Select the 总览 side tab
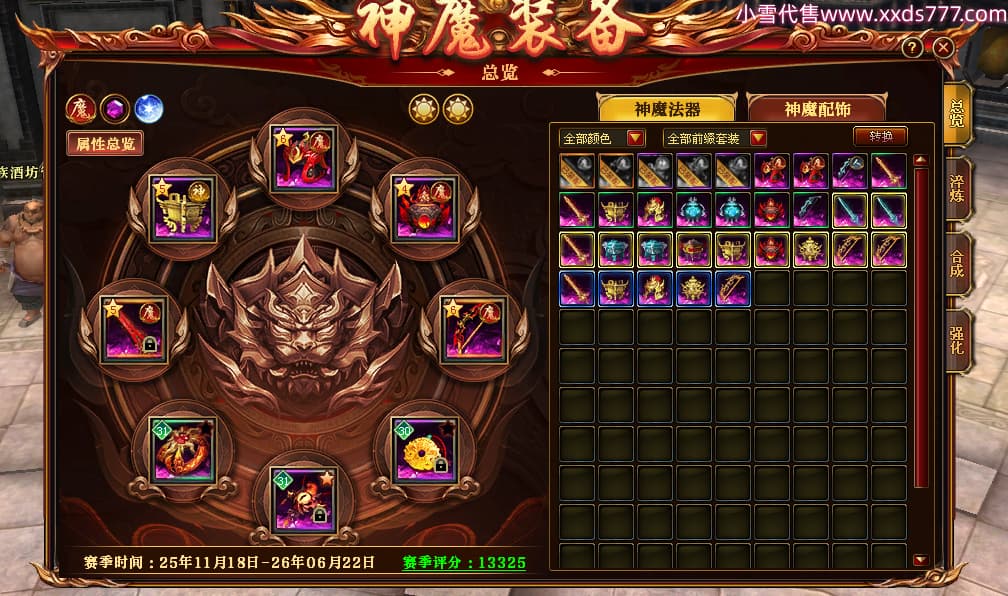The height and width of the screenshot is (596, 1008). [x=957, y=113]
